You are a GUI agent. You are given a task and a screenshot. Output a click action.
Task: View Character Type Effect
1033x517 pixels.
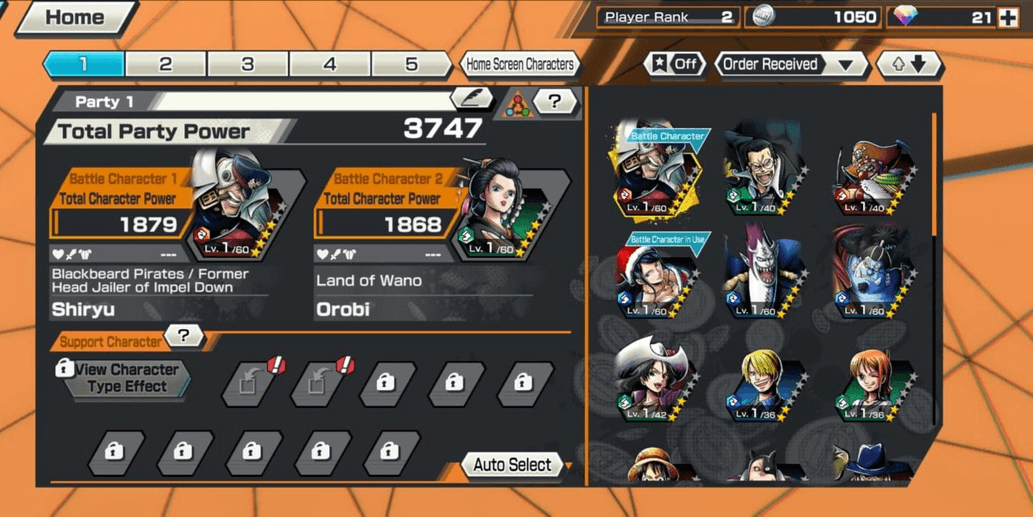pos(126,378)
